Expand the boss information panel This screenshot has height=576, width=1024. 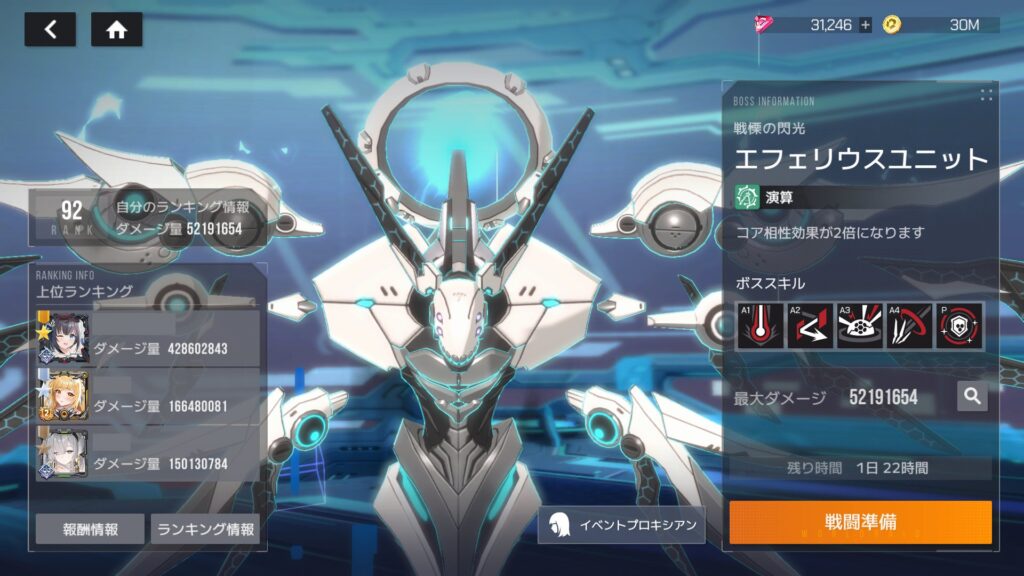986,95
